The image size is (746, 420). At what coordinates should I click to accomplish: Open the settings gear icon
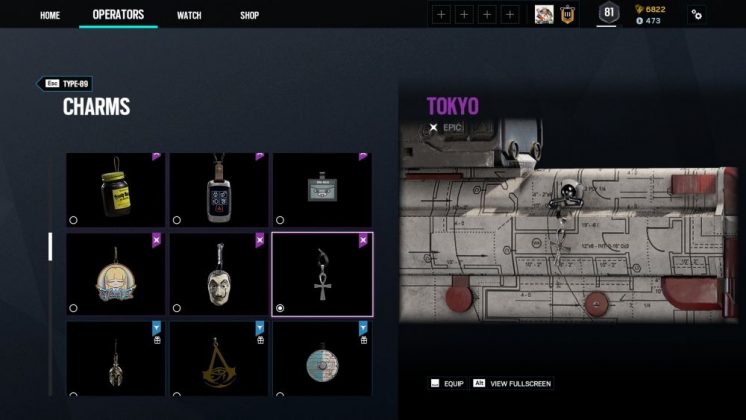[696, 15]
